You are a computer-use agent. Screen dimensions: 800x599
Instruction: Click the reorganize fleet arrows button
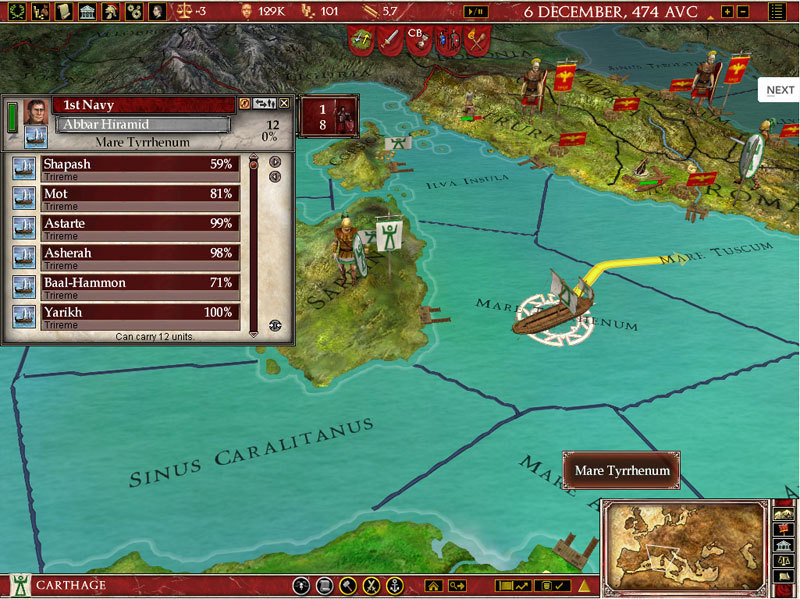click(265, 103)
